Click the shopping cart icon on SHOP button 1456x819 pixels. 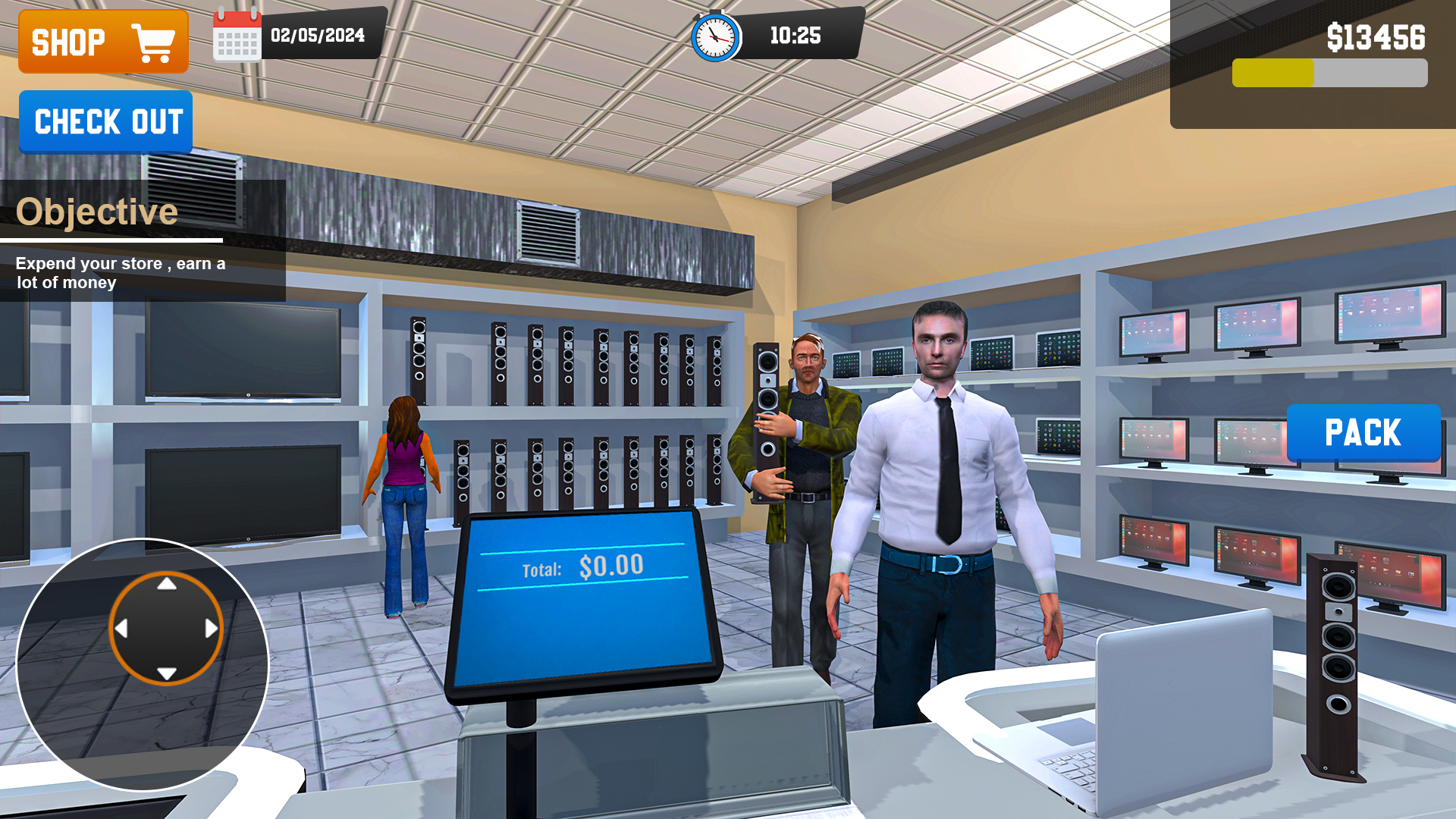(x=152, y=41)
